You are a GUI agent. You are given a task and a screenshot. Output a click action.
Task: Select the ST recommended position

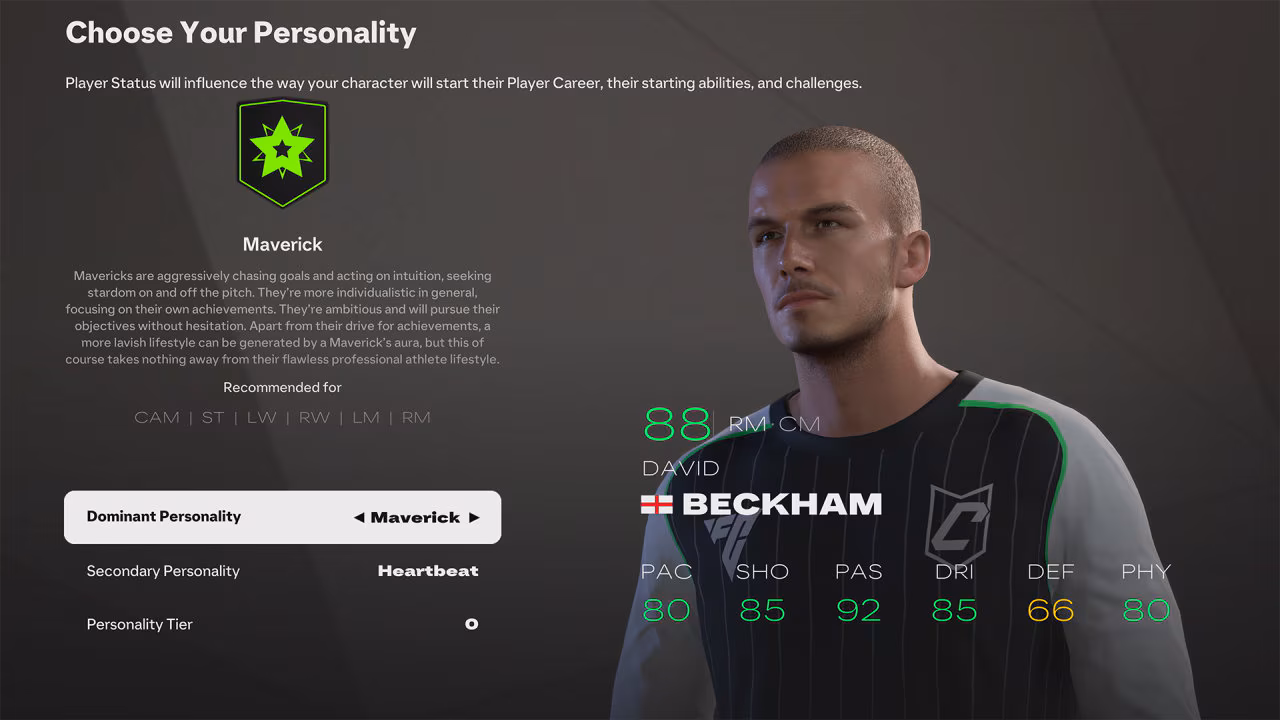(x=212, y=417)
